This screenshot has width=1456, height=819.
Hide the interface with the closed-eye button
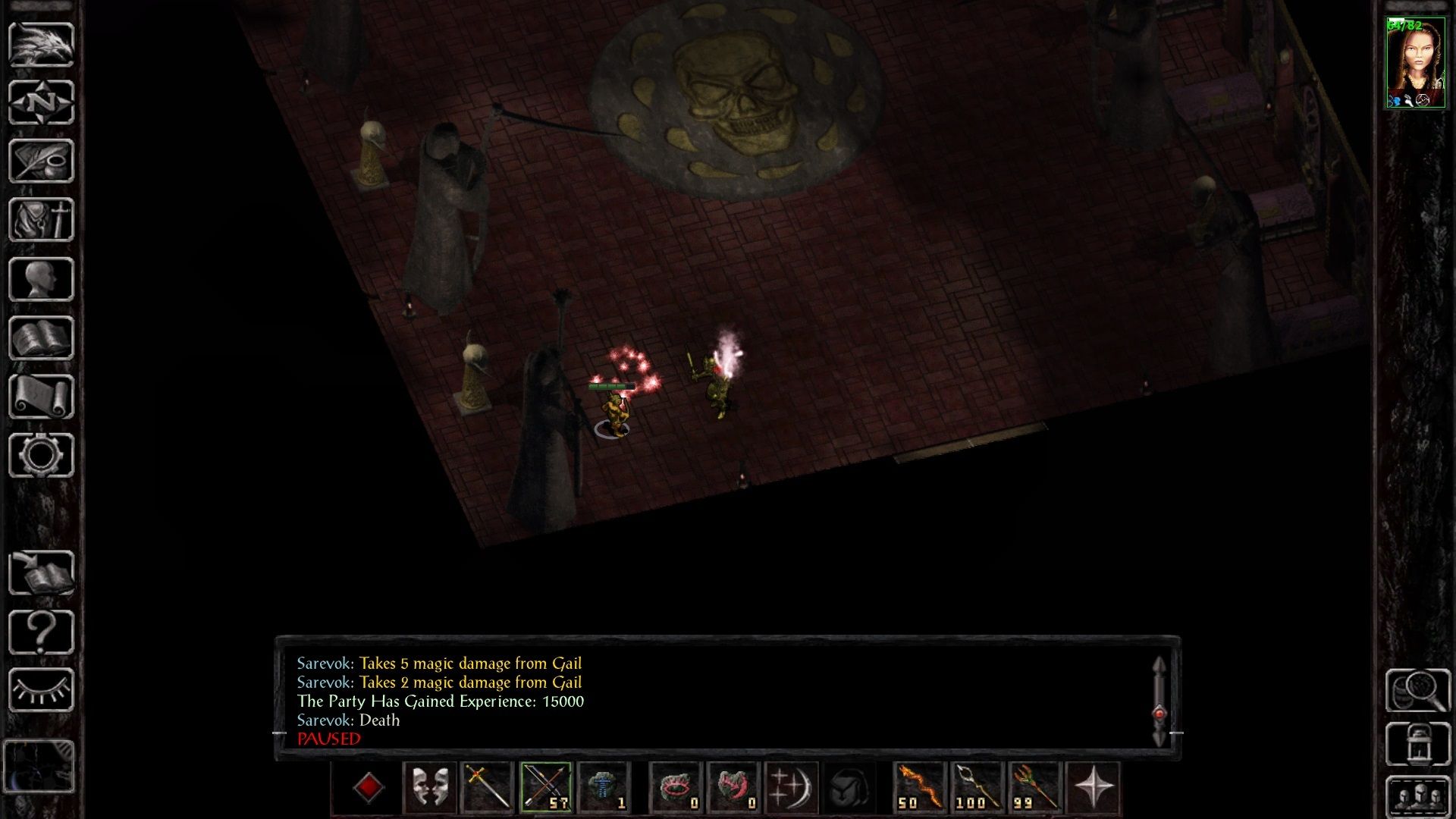41,690
